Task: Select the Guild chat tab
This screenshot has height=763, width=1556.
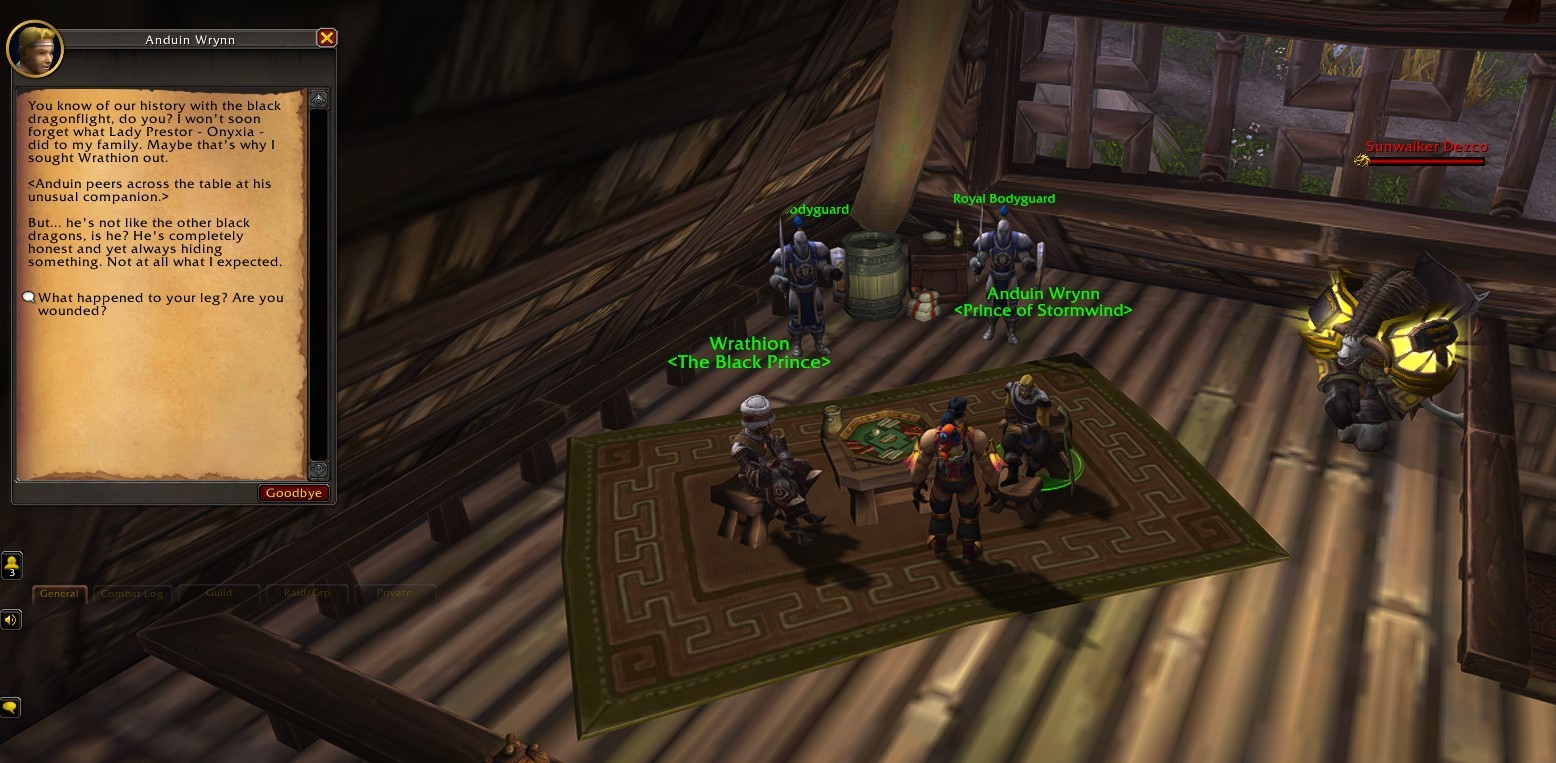Action: point(219,593)
